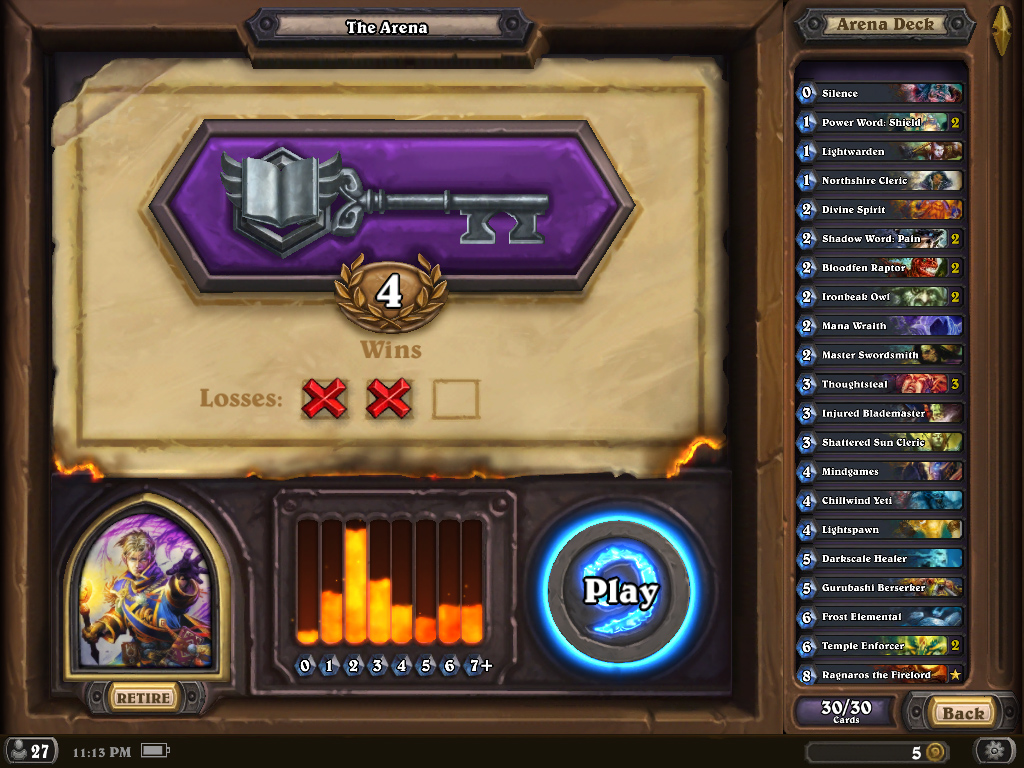View the Bloodfen Raptor deck entry

880,268
